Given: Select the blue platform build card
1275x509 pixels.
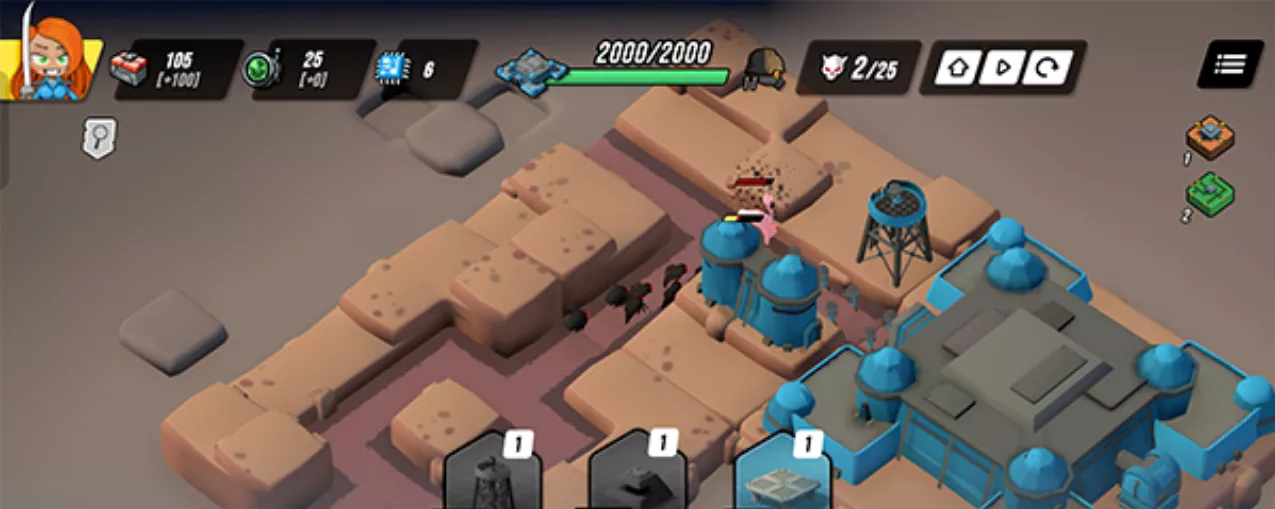Looking at the screenshot, I should point(782,476).
